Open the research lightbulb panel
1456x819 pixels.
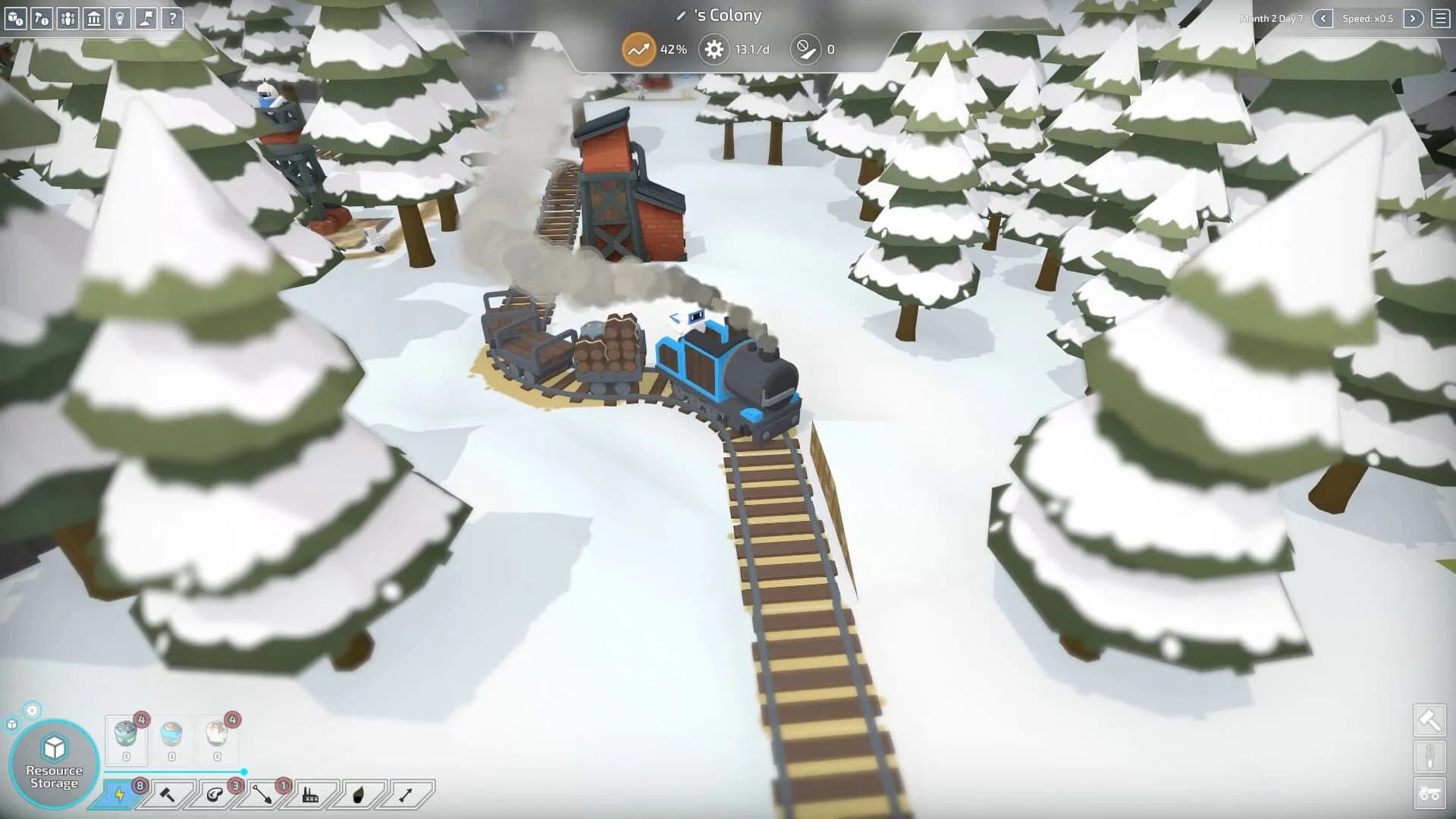pyautogui.click(x=119, y=19)
